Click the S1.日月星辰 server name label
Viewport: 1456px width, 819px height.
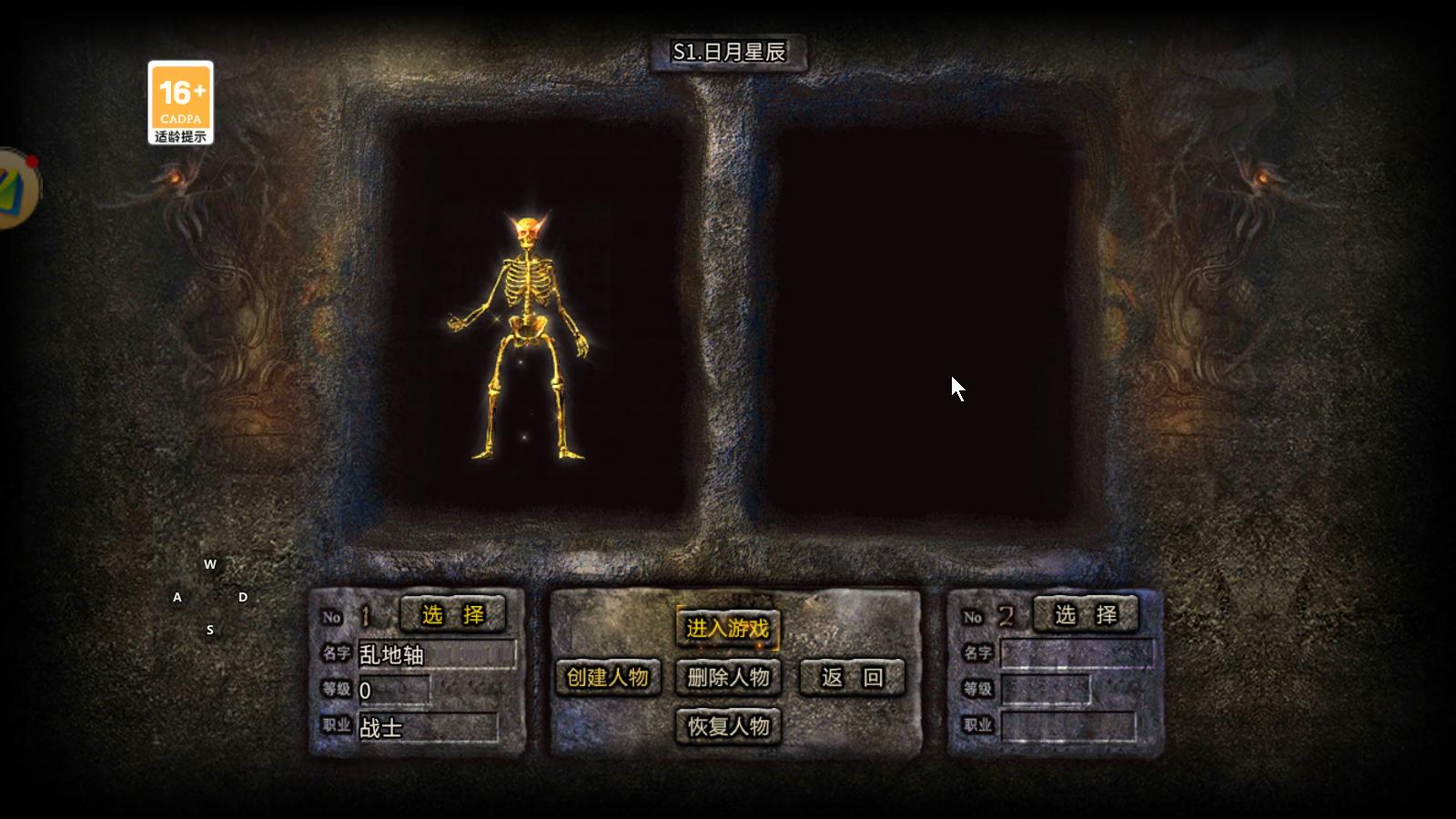[728, 52]
